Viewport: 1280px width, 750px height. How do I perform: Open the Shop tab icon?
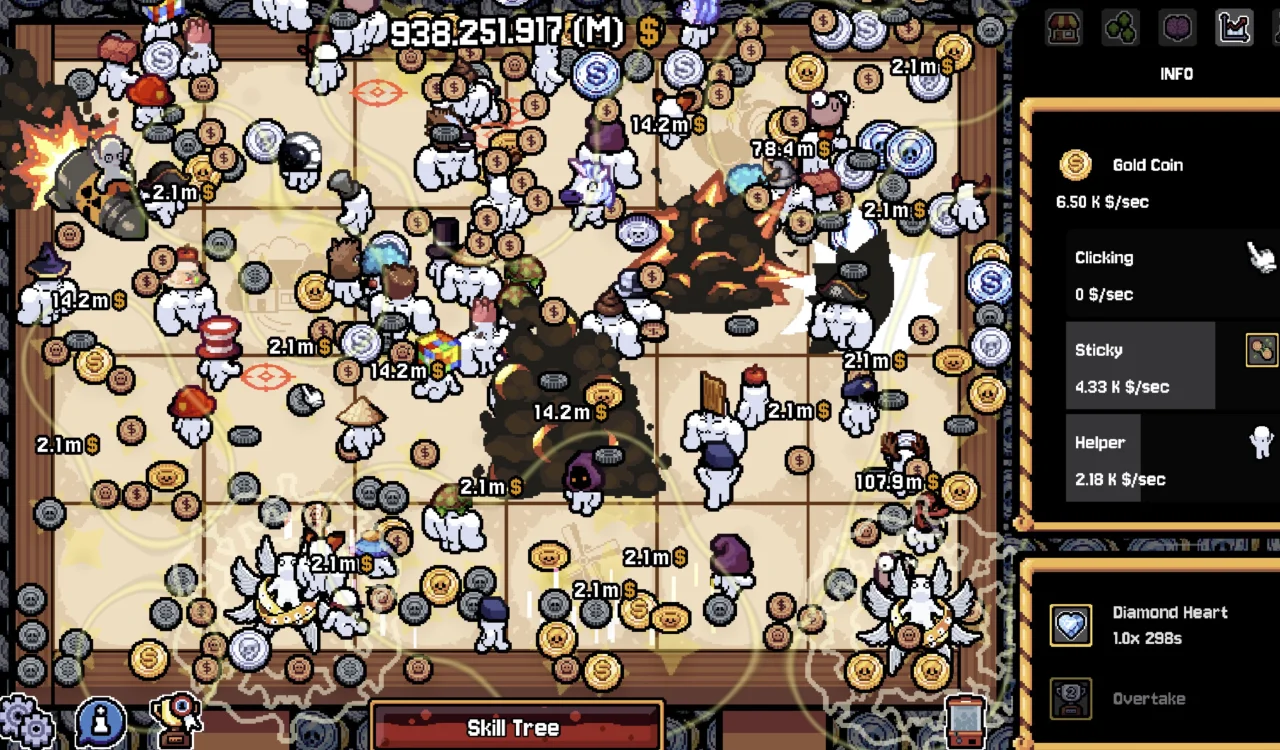coord(1063,28)
